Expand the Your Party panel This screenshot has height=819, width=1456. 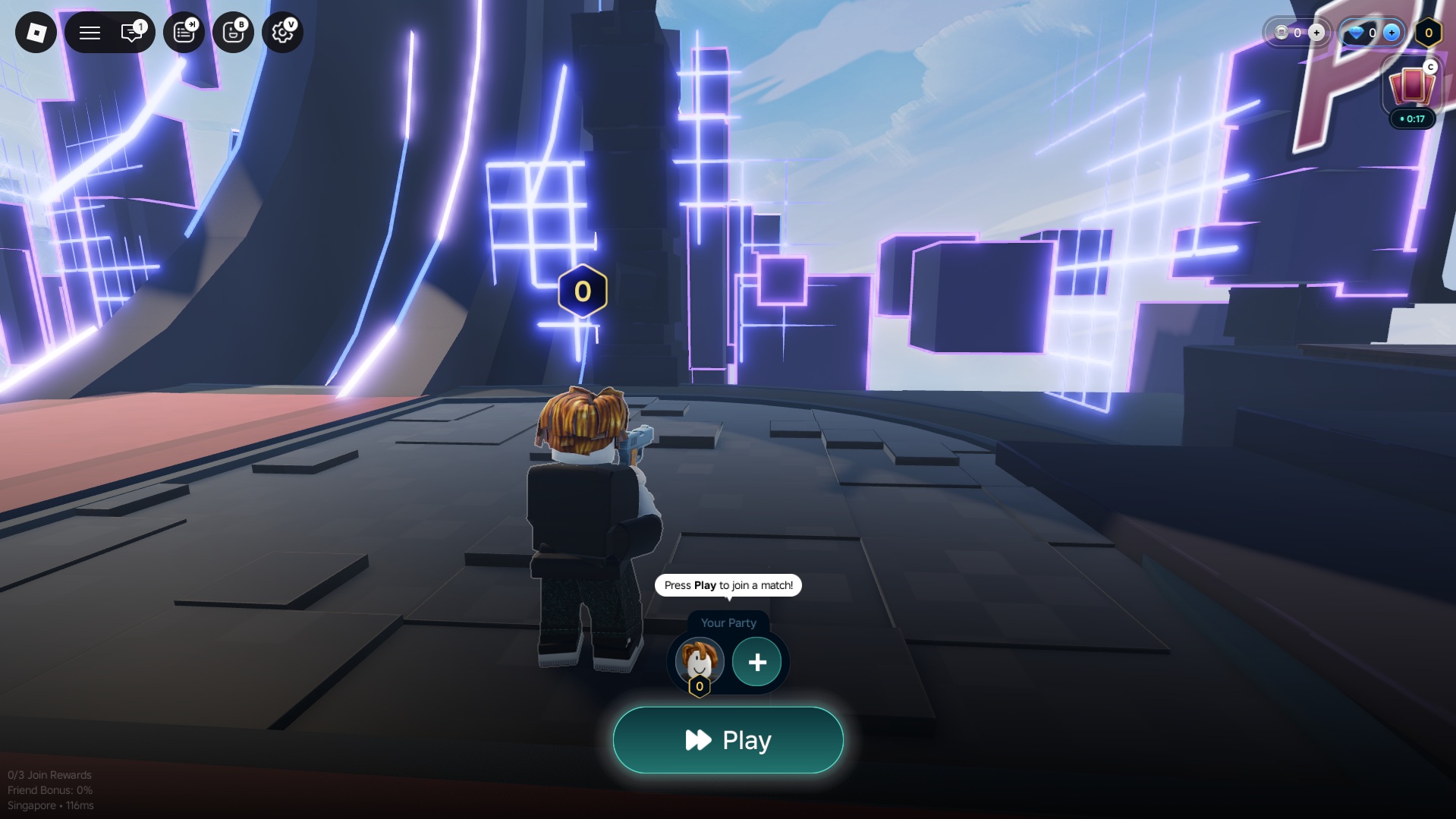[728, 622]
